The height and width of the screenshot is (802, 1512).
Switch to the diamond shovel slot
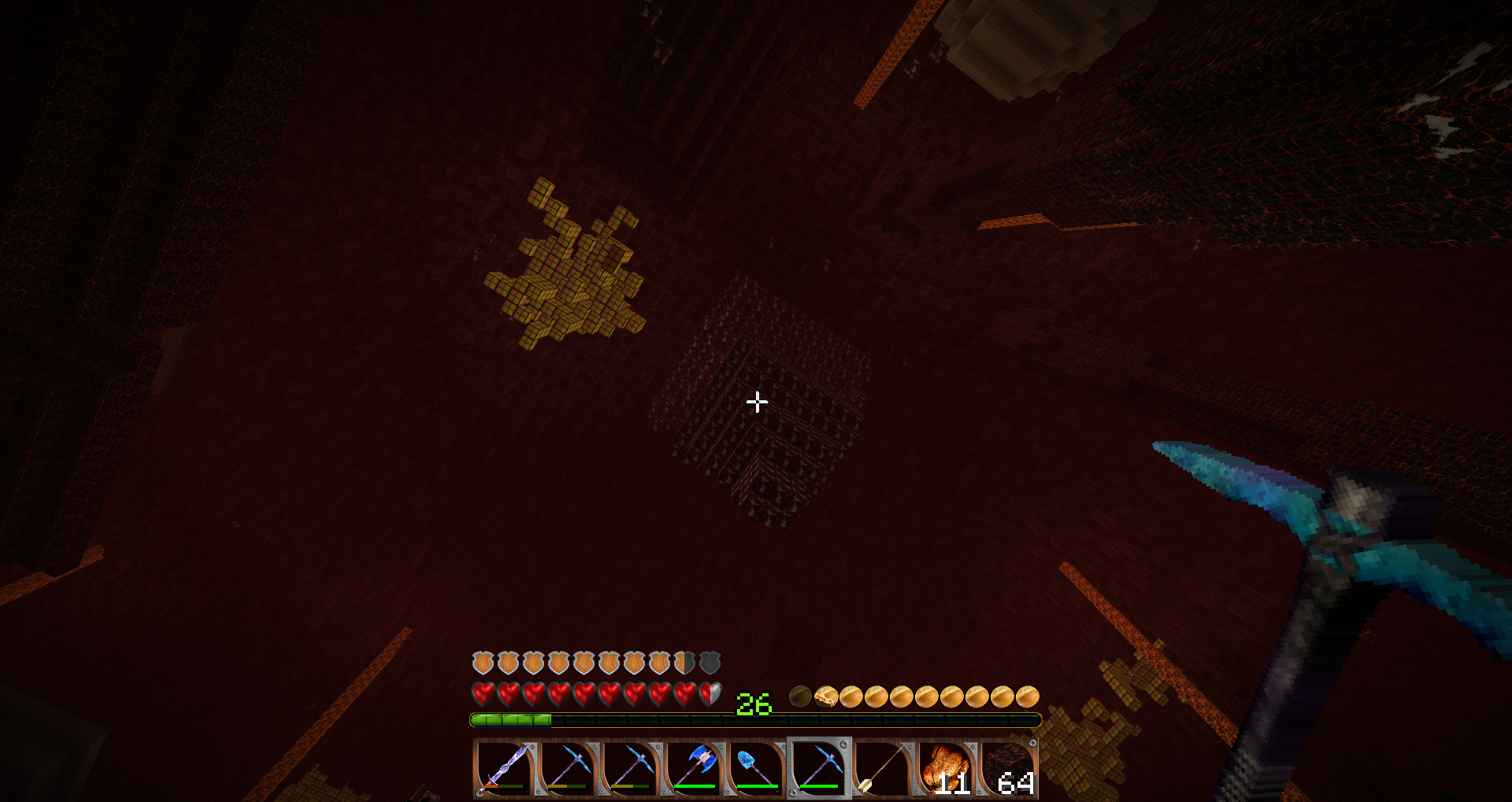(756, 768)
